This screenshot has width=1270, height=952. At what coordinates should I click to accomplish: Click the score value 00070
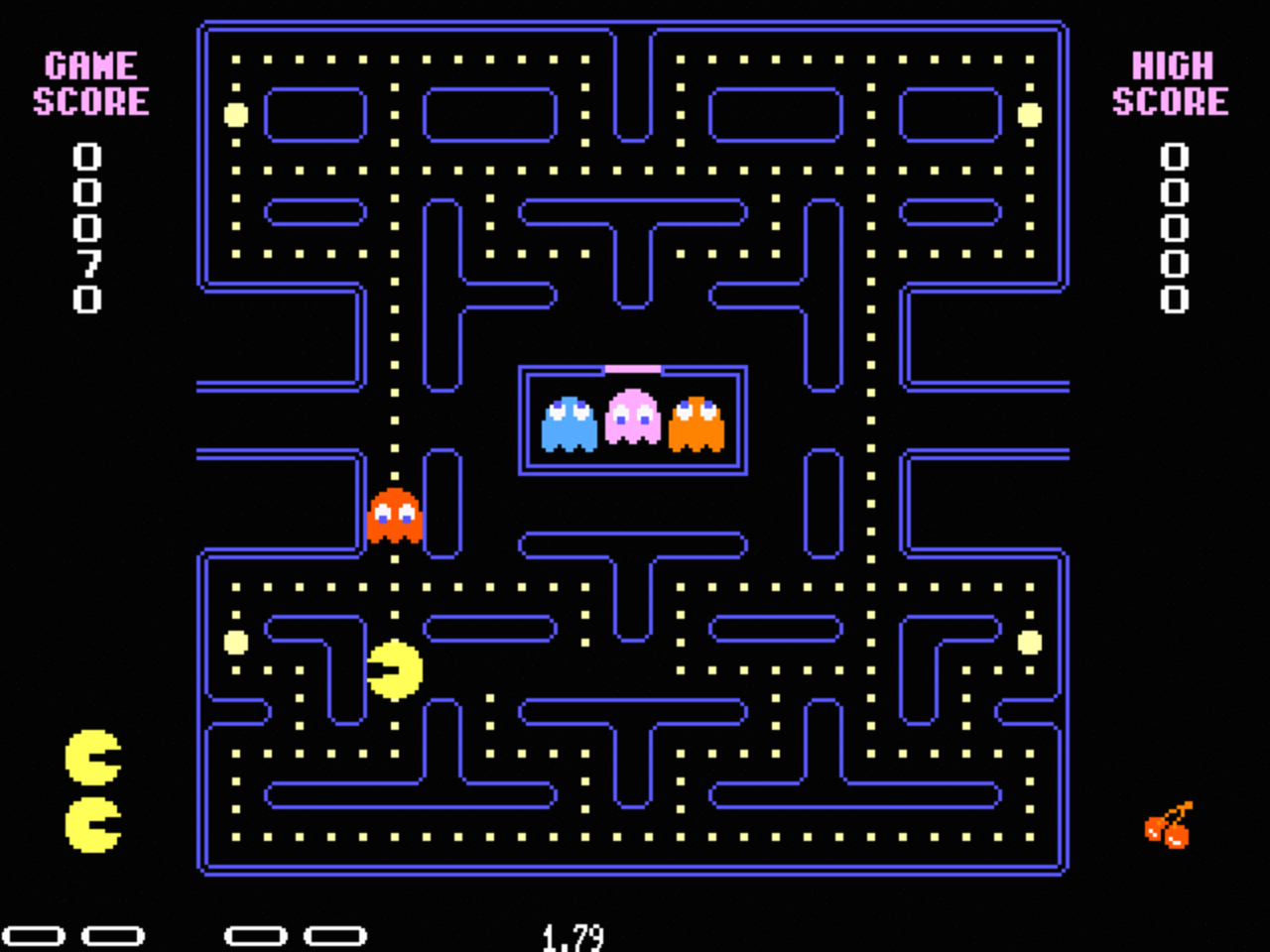(x=87, y=228)
